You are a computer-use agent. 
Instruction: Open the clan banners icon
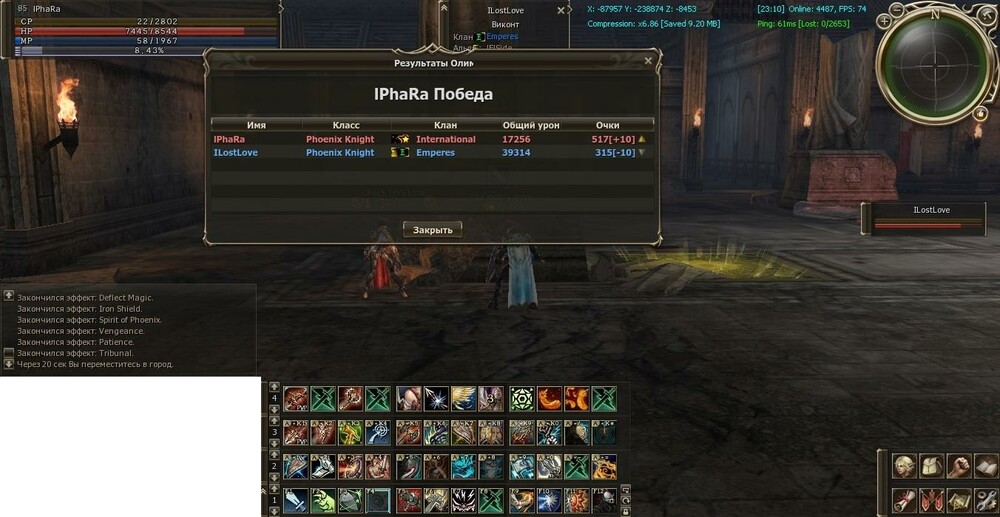click(931, 498)
